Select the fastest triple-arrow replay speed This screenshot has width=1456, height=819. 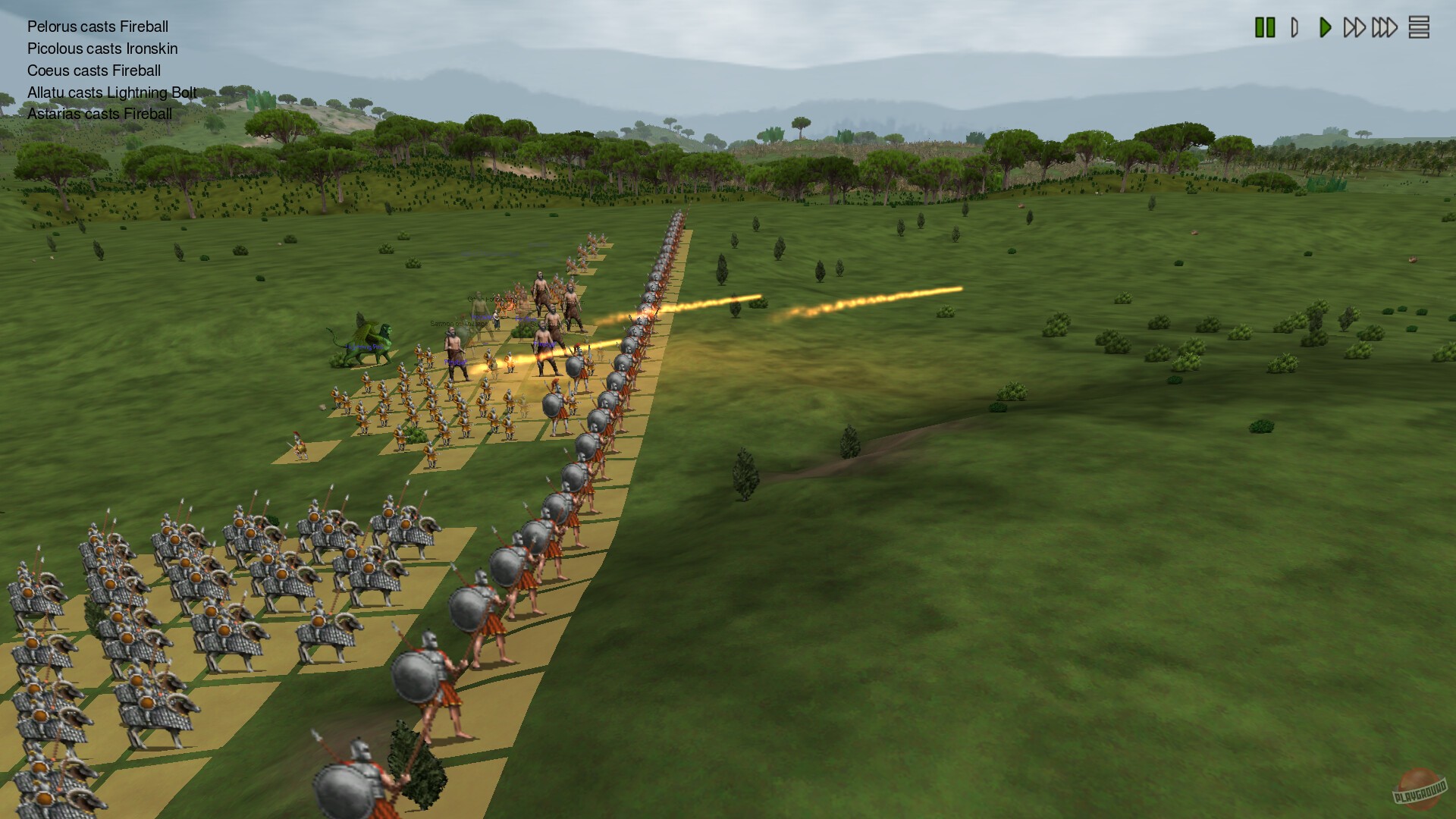tap(1385, 27)
